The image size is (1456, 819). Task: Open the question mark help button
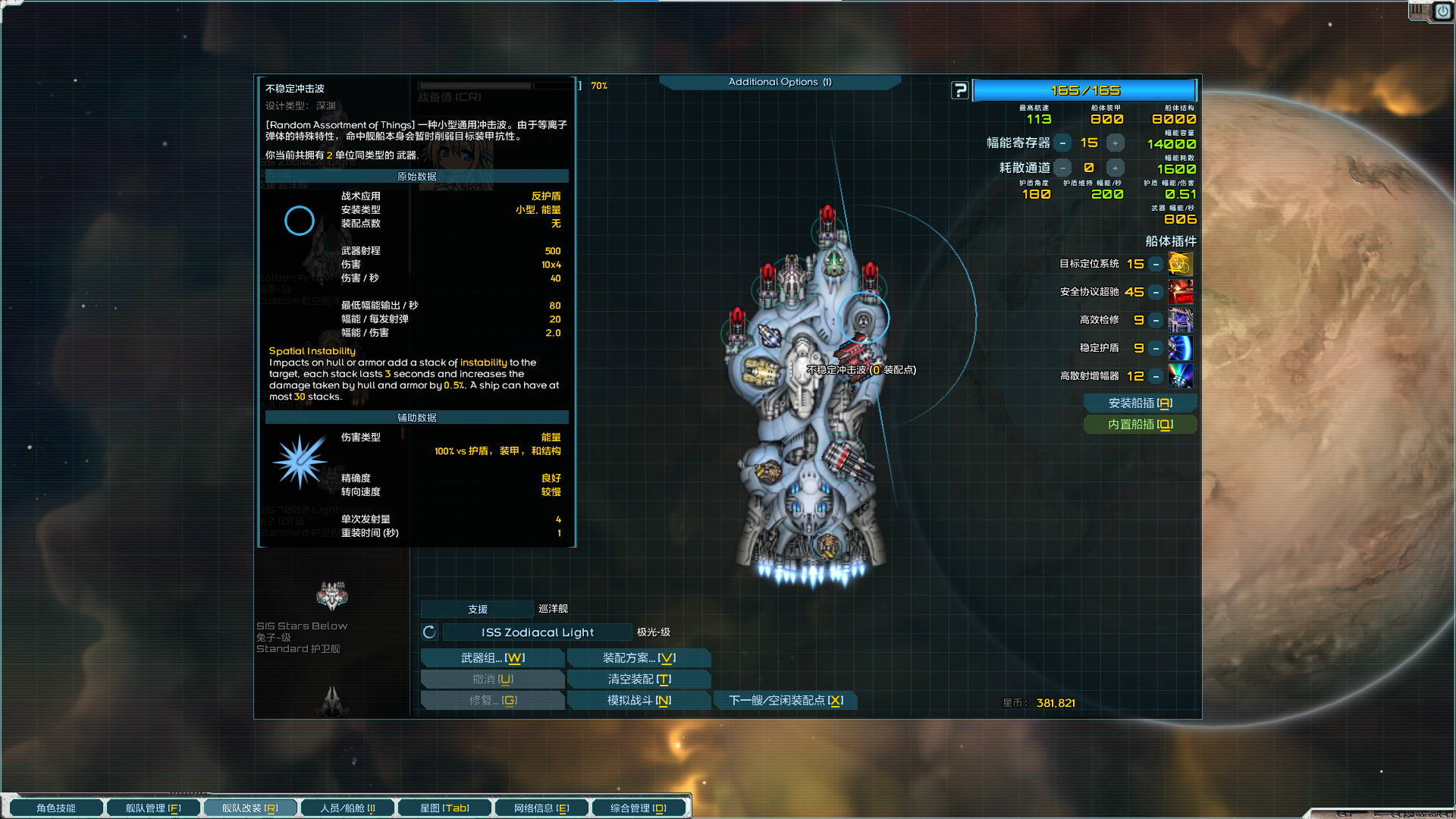(960, 91)
